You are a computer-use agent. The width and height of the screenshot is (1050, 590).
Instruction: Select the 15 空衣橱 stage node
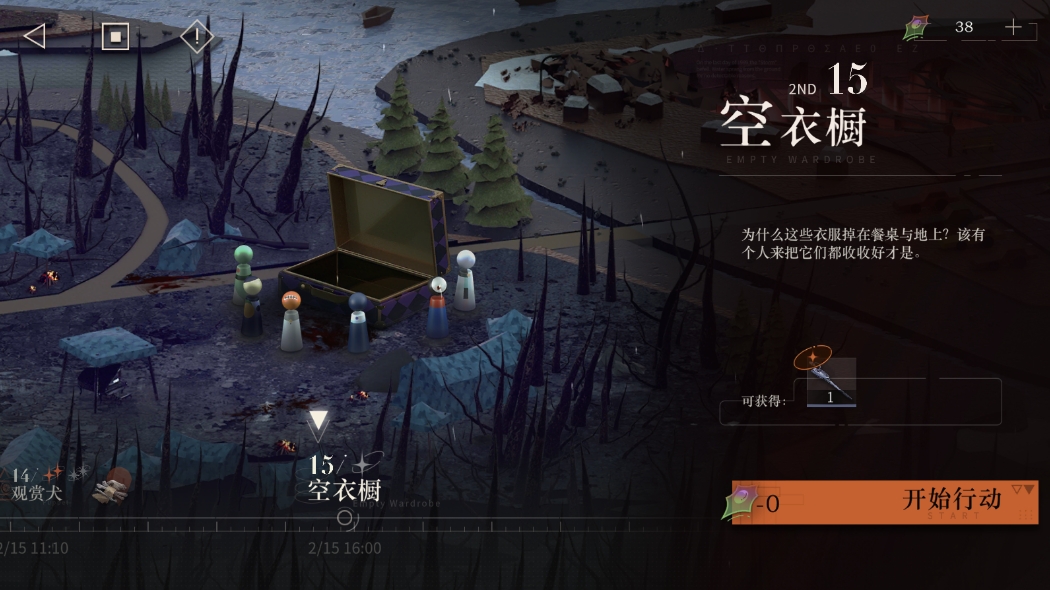(344, 478)
